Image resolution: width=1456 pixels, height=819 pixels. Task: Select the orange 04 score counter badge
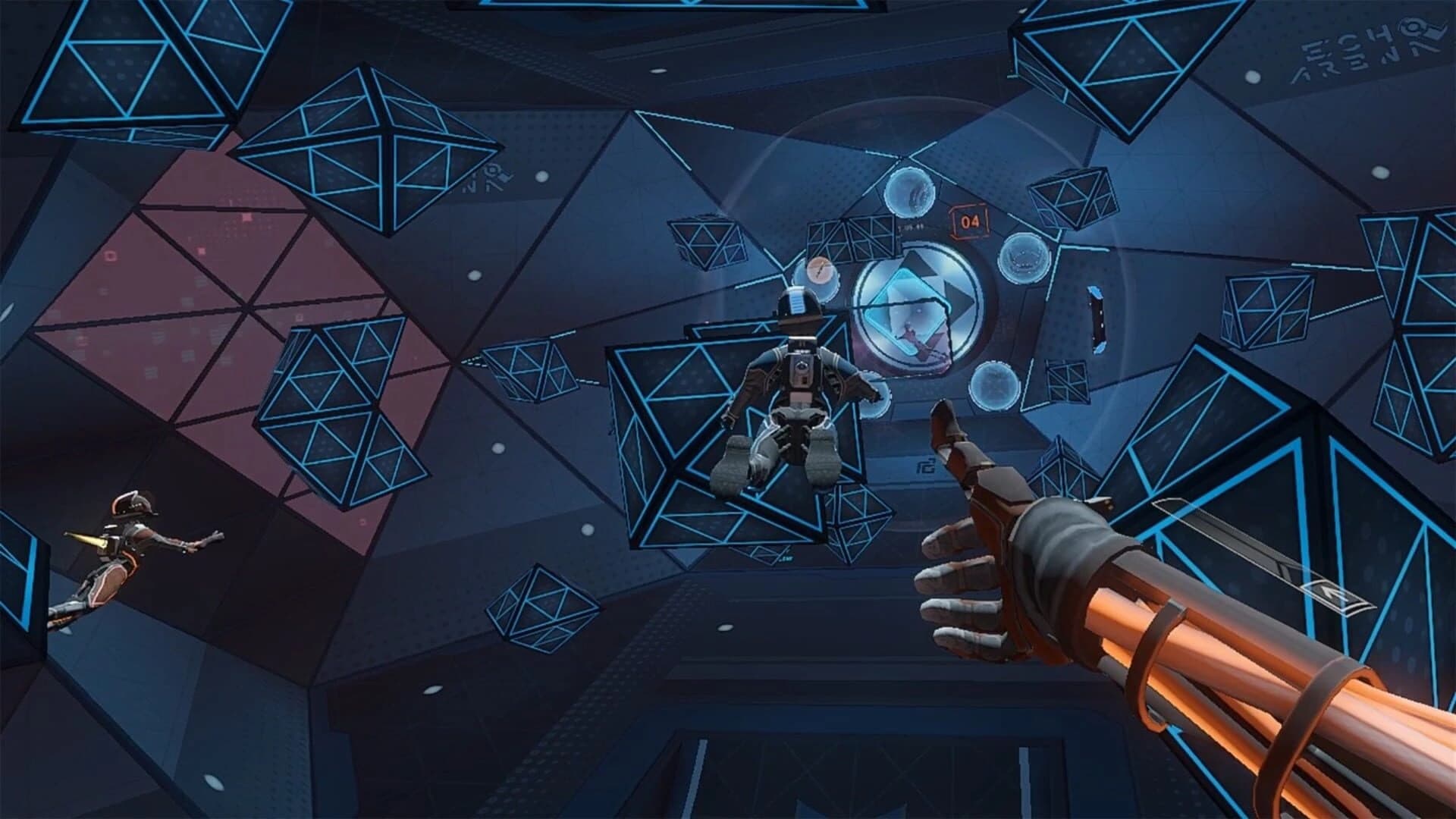(x=968, y=221)
